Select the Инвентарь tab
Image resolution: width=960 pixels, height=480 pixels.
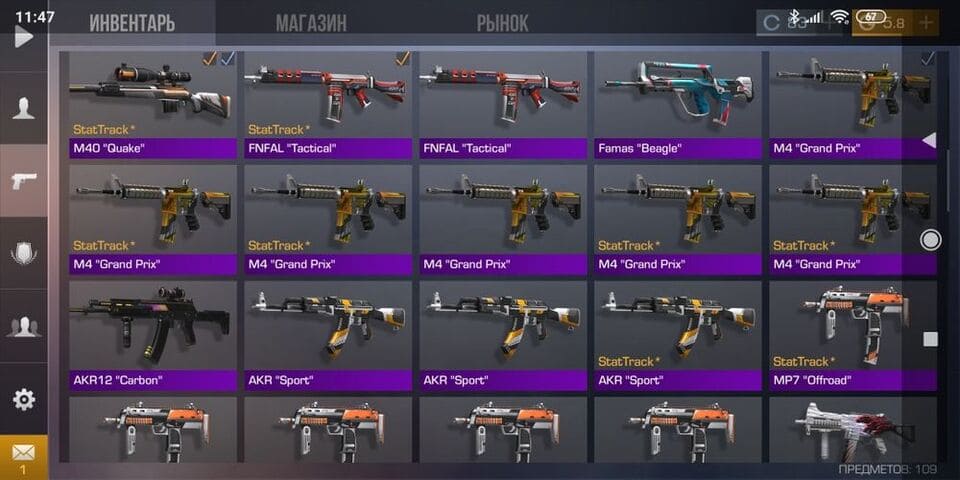[132, 23]
